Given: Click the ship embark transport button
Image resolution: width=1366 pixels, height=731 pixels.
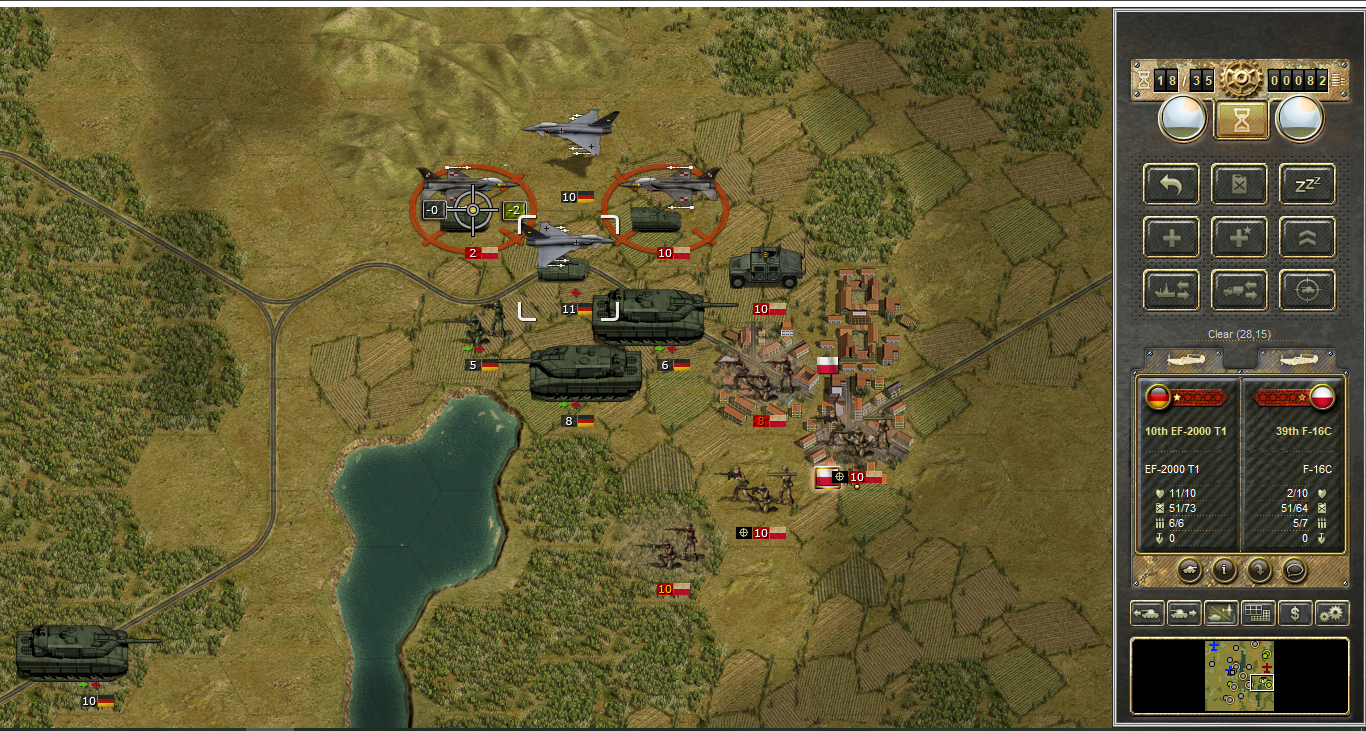Looking at the screenshot, I should (1172, 290).
